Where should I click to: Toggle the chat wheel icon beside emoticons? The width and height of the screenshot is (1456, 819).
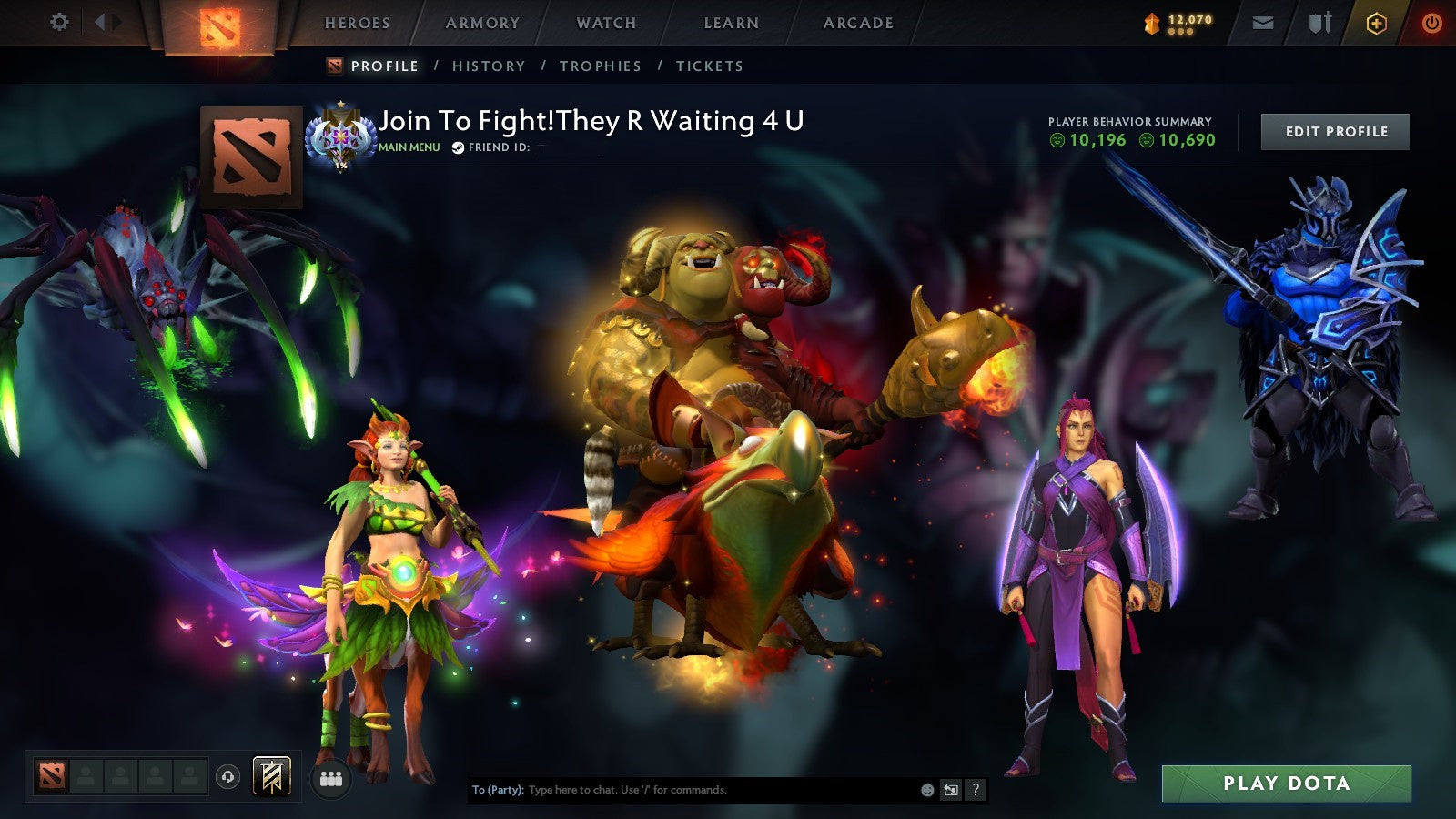coord(951,789)
